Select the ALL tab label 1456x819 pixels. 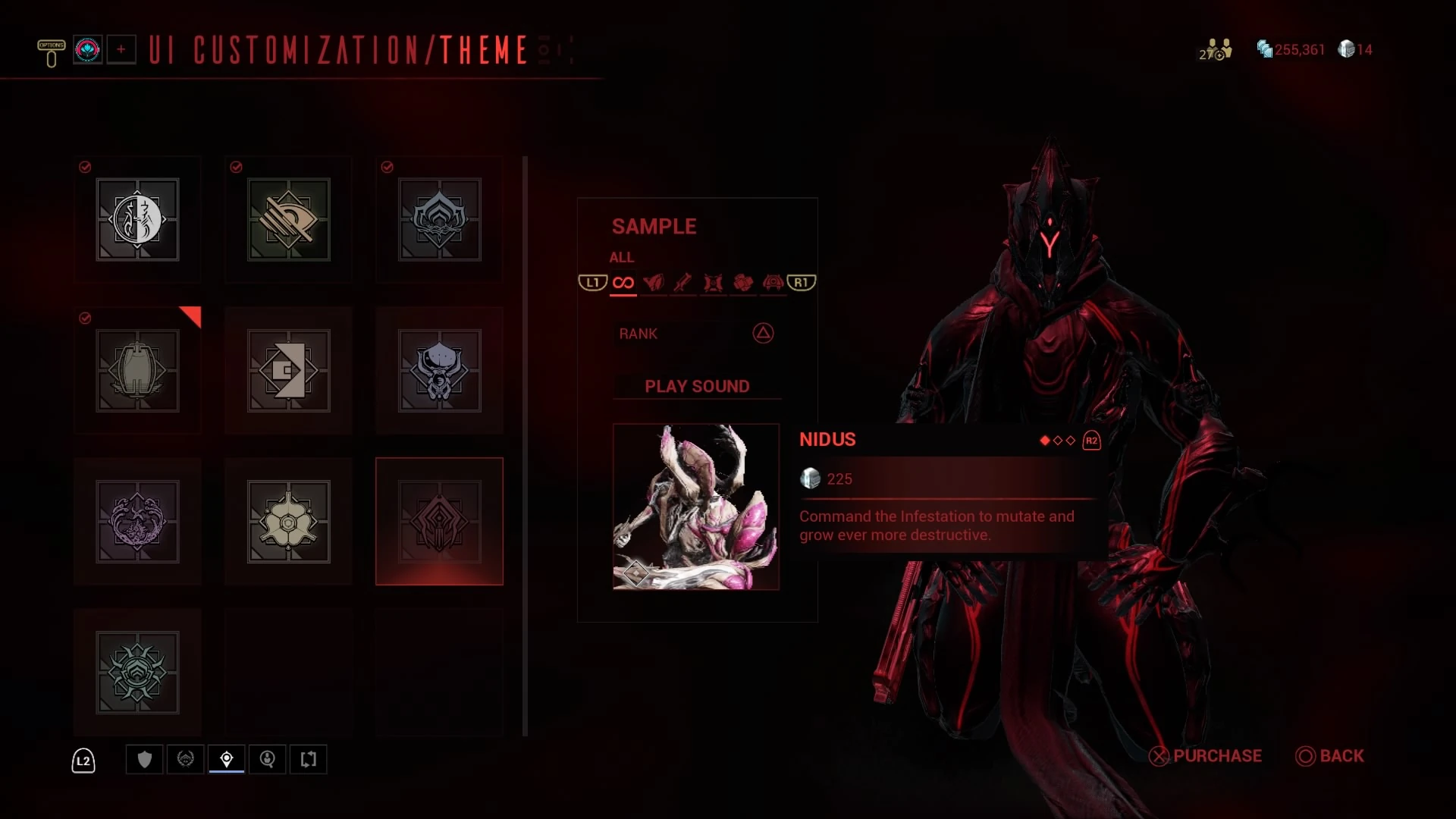coord(621,257)
